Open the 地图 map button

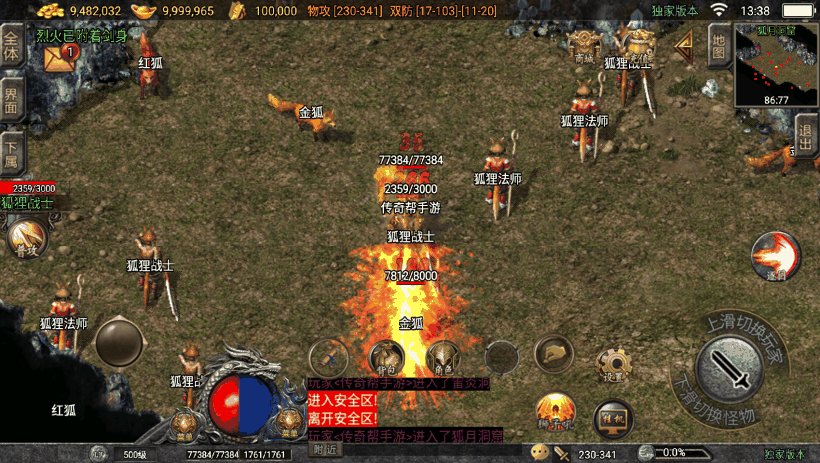(x=718, y=45)
